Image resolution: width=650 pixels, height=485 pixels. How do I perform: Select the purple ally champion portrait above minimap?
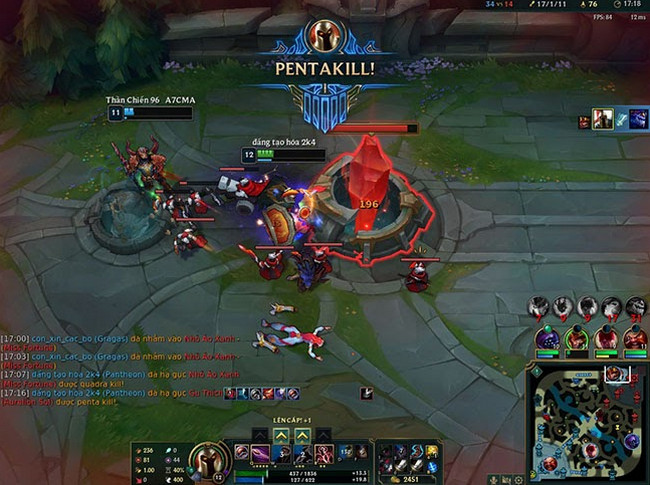click(547, 338)
